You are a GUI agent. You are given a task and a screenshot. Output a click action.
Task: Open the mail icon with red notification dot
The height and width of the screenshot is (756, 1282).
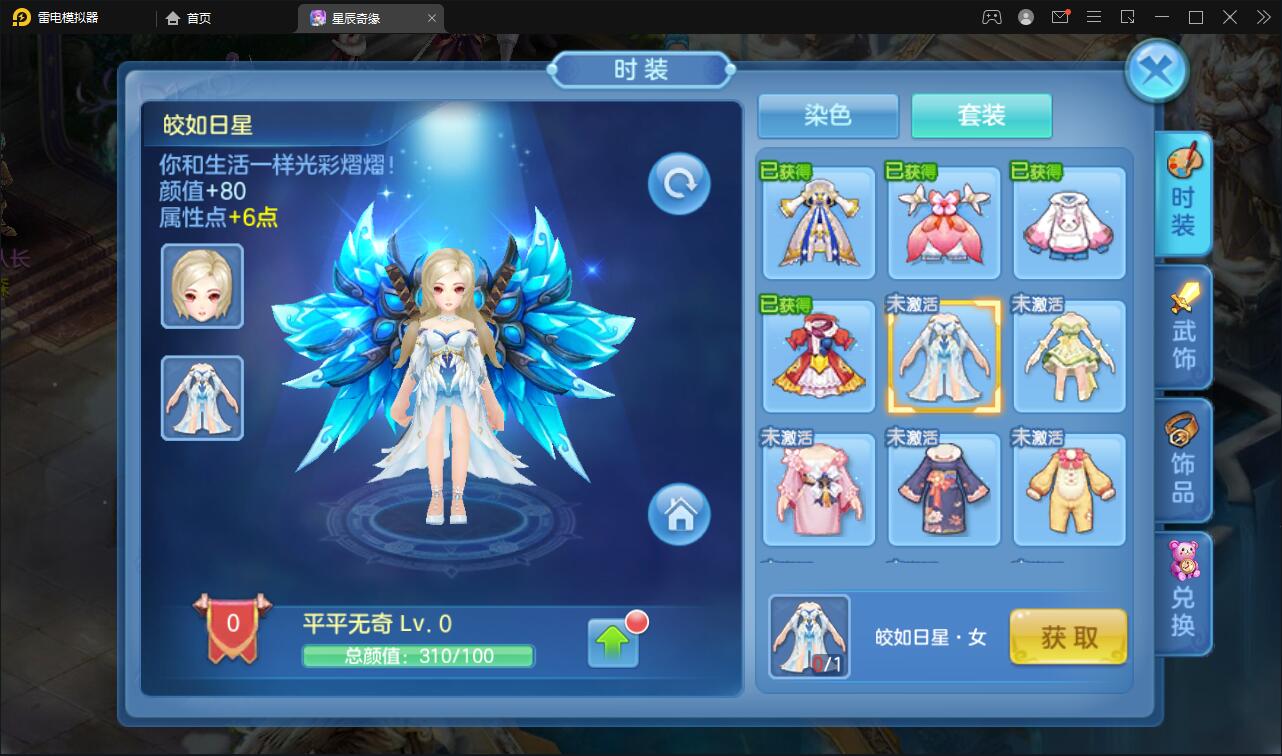1062,16
